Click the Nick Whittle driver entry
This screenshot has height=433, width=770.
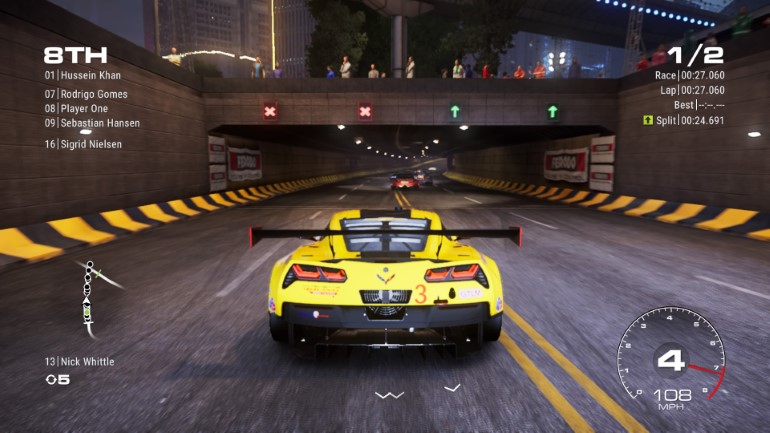(x=79, y=362)
